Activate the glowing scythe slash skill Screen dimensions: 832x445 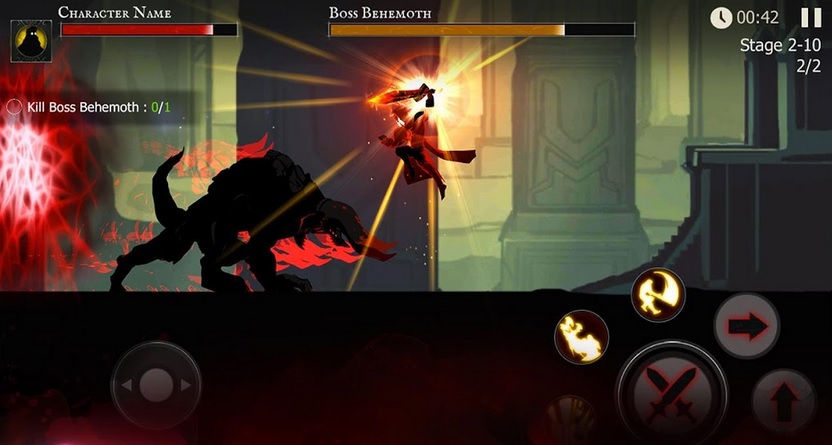[657, 295]
